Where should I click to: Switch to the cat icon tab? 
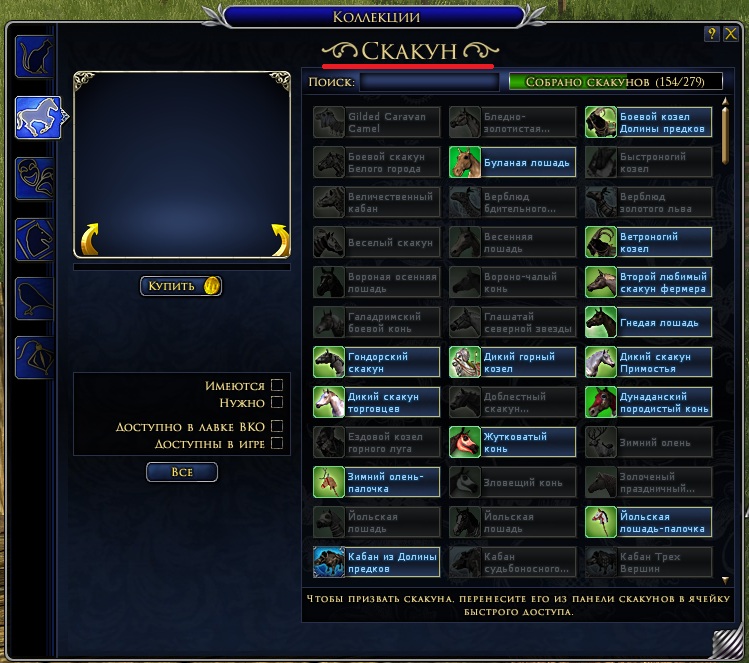tap(35, 57)
